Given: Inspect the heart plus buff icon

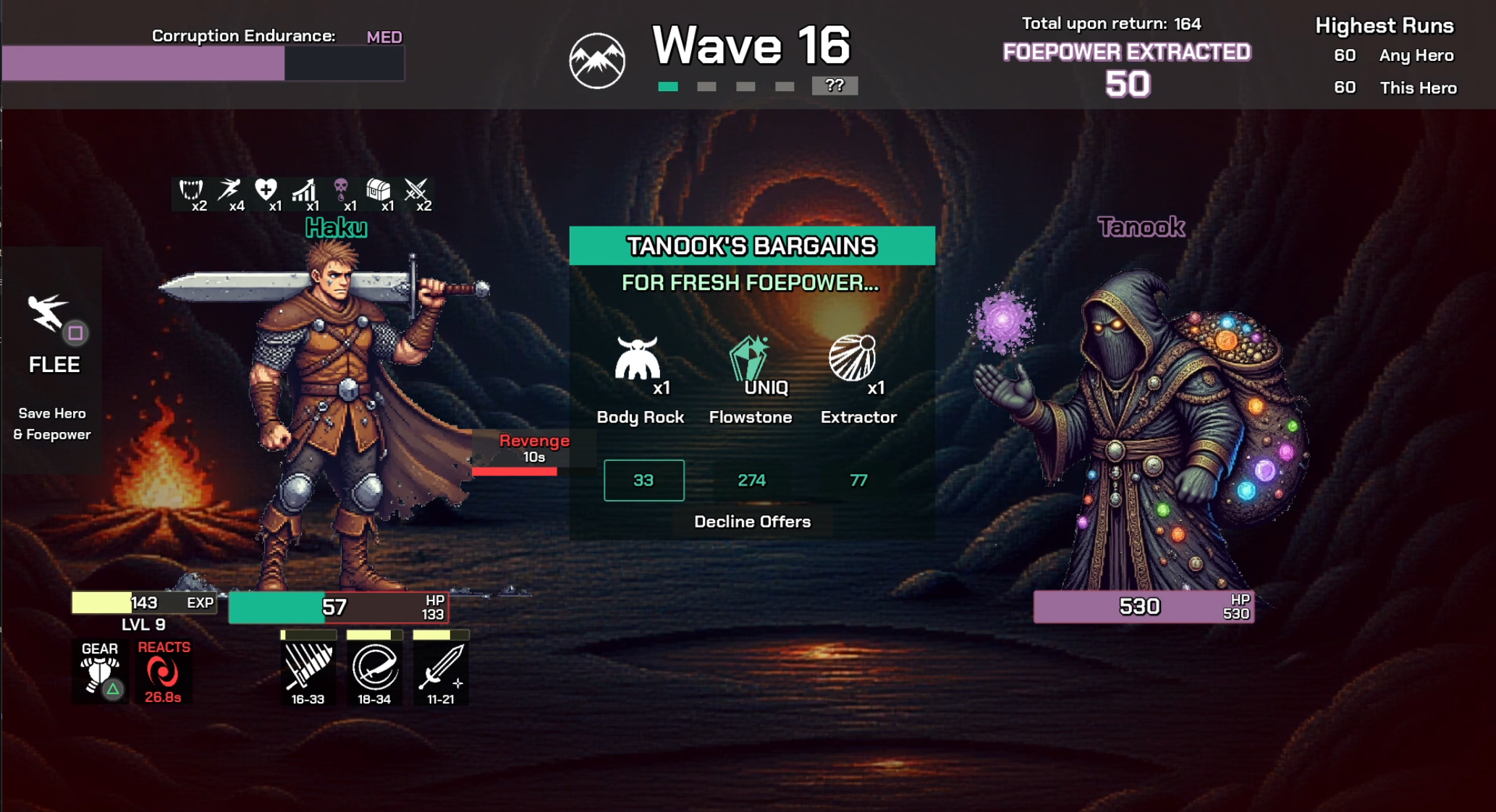Looking at the screenshot, I should (266, 191).
